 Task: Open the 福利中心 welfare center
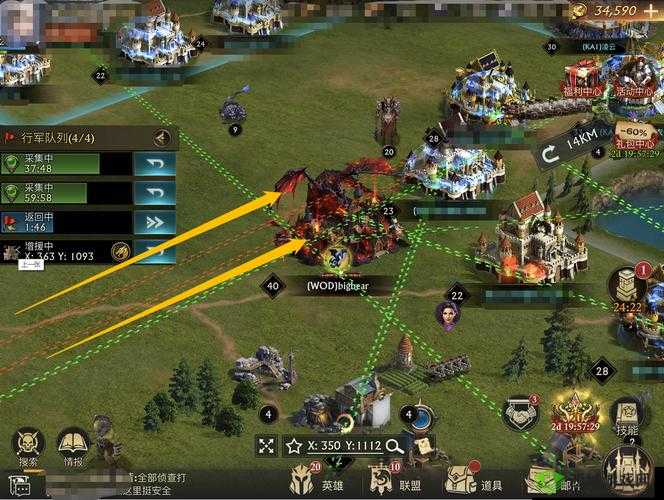(585, 78)
